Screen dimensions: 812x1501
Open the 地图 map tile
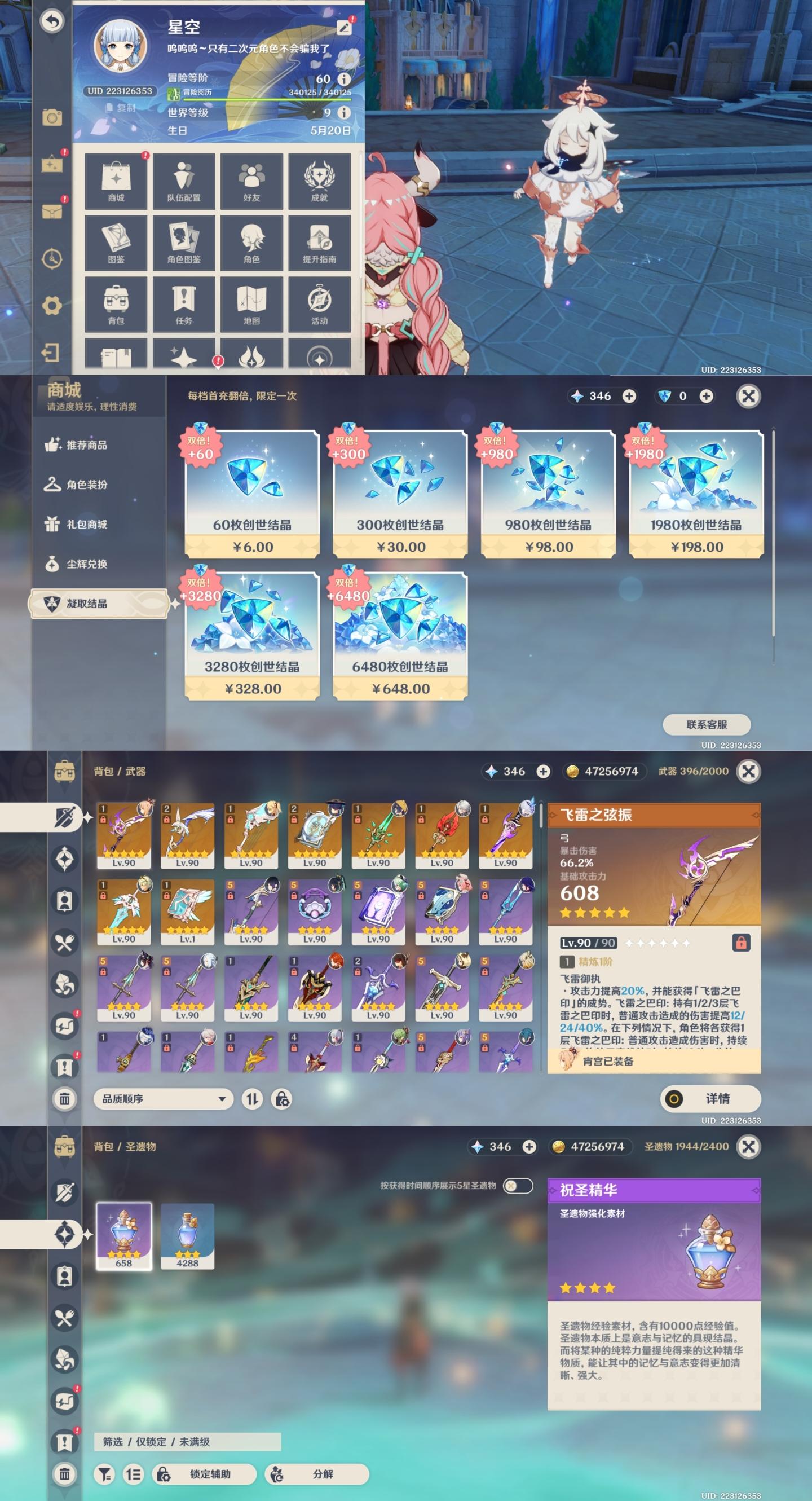pyautogui.click(x=251, y=304)
